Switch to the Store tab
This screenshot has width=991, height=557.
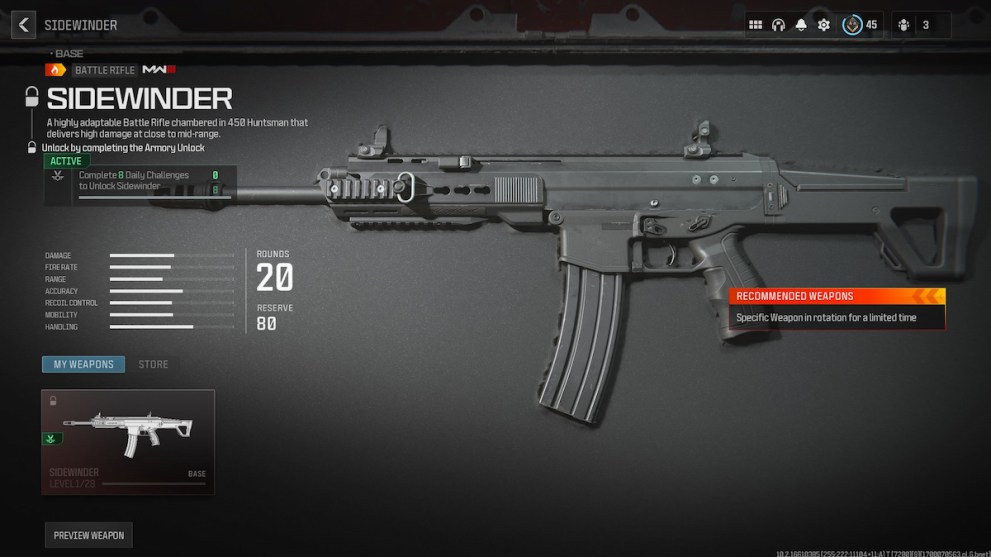click(x=153, y=364)
